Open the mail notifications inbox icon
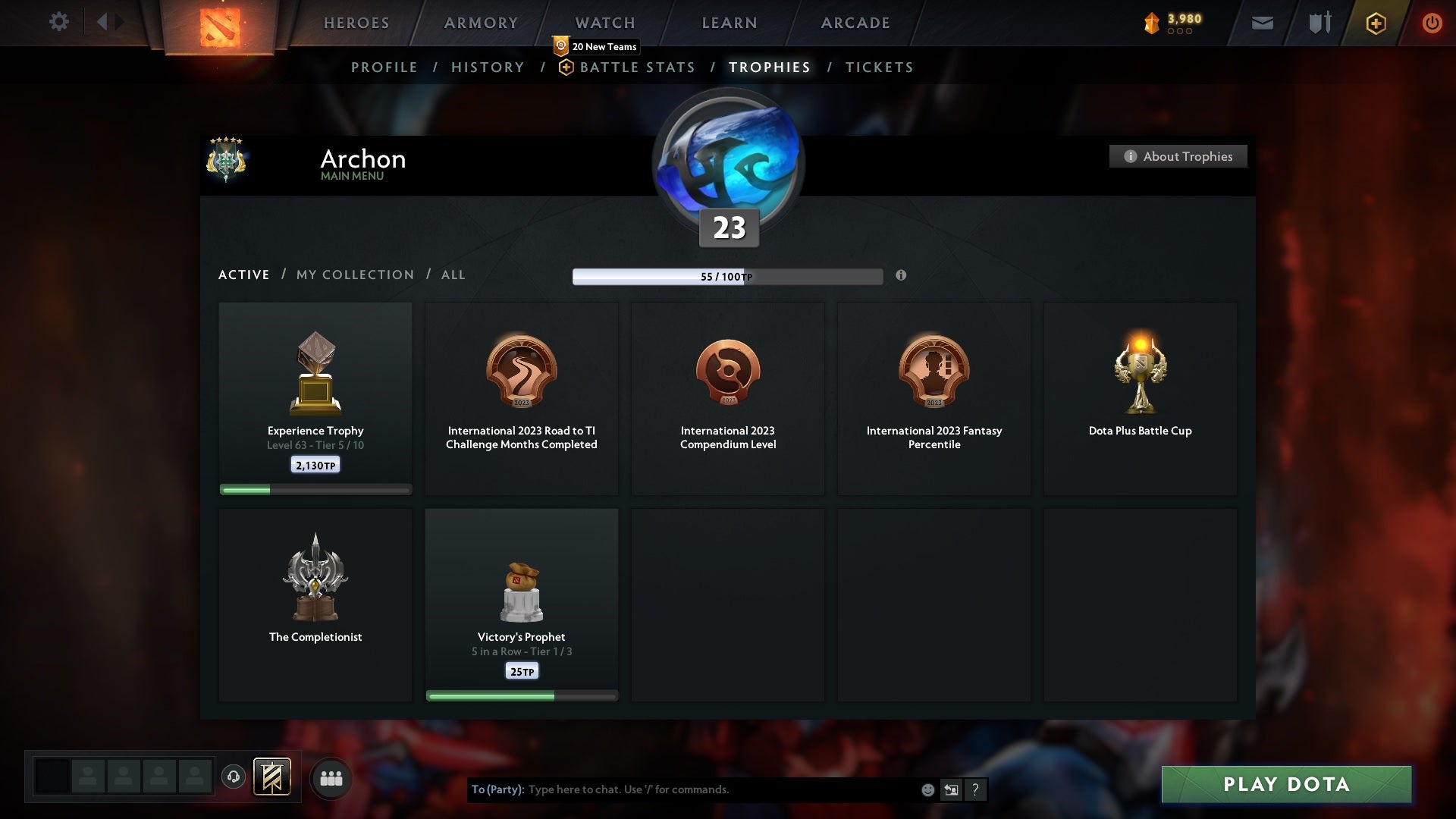 pyautogui.click(x=1261, y=23)
